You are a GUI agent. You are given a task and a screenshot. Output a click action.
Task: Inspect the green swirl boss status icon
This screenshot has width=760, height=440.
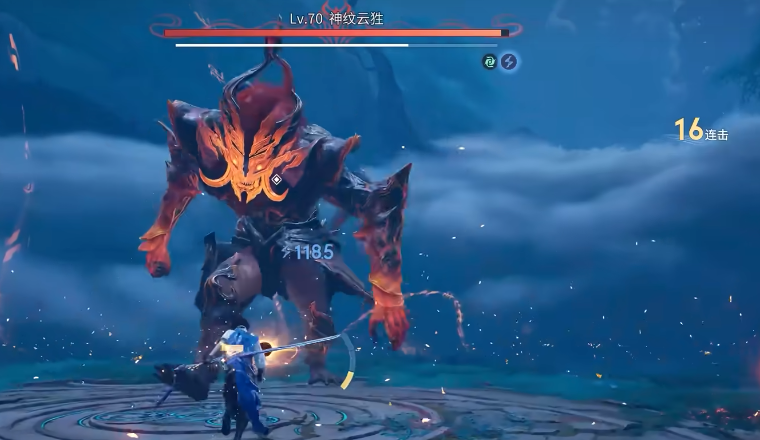pos(490,62)
